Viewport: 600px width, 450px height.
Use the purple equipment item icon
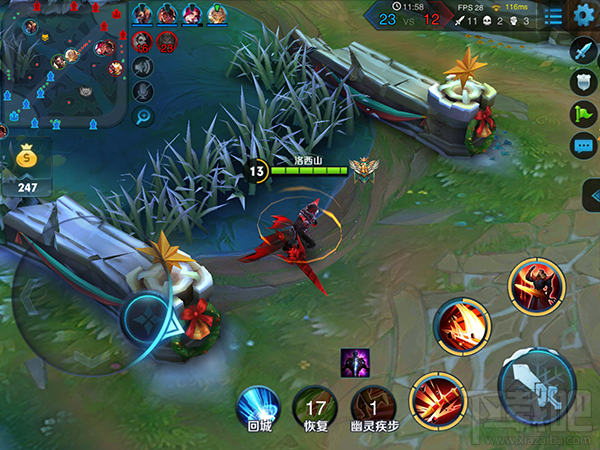pos(355,363)
